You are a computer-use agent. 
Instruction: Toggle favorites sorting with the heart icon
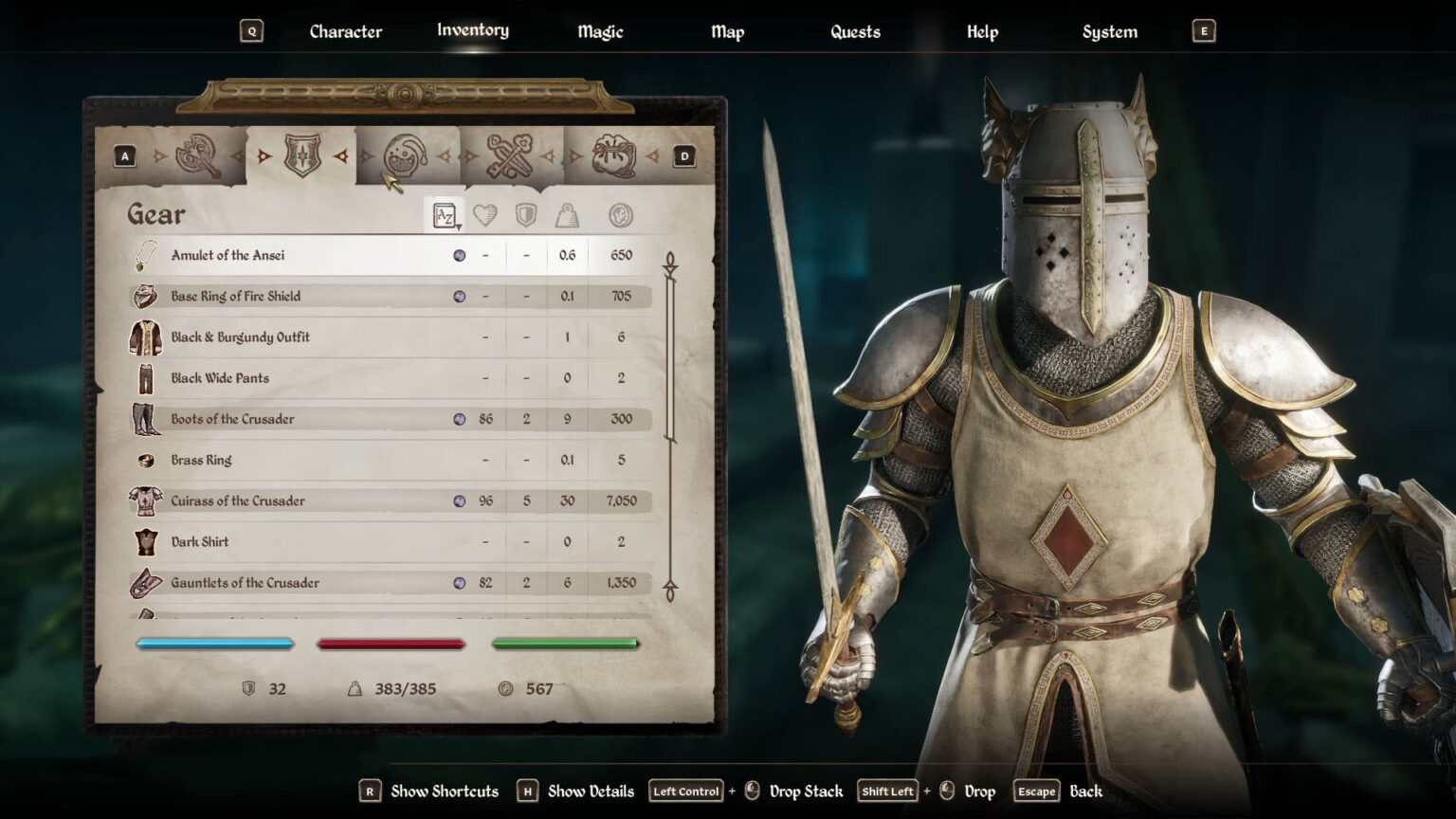[x=483, y=214]
